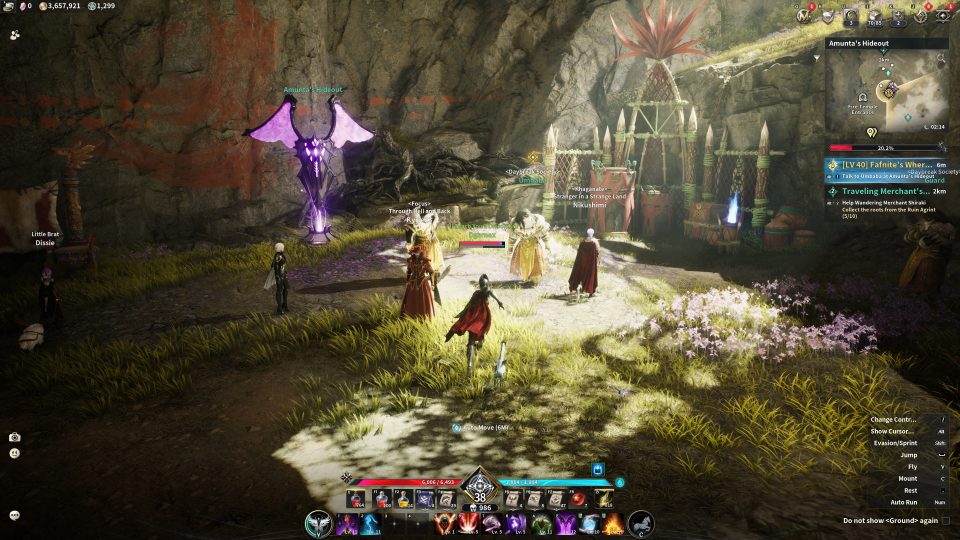
Task: Use the yellow potion in the quick slot
Action: (403, 499)
